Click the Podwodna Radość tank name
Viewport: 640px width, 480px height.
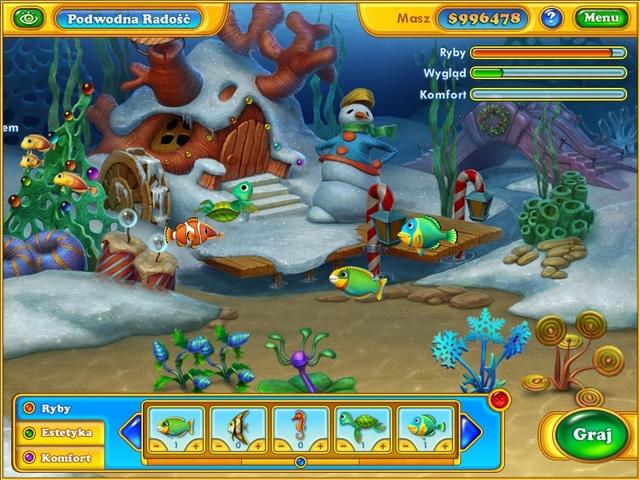(x=127, y=18)
